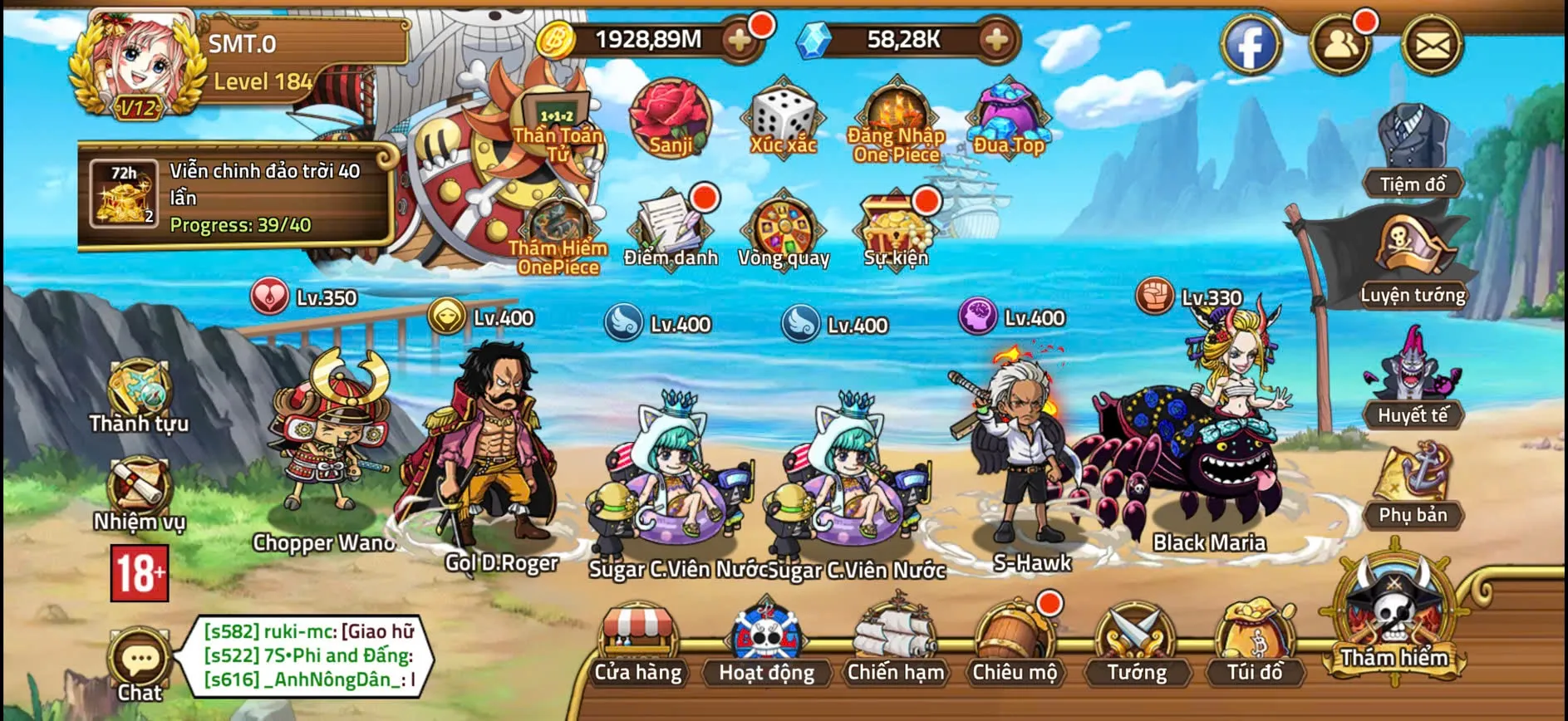Open Điểm danh daily check-in
This screenshot has height=721, width=1568.
click(x=671, y=230)
